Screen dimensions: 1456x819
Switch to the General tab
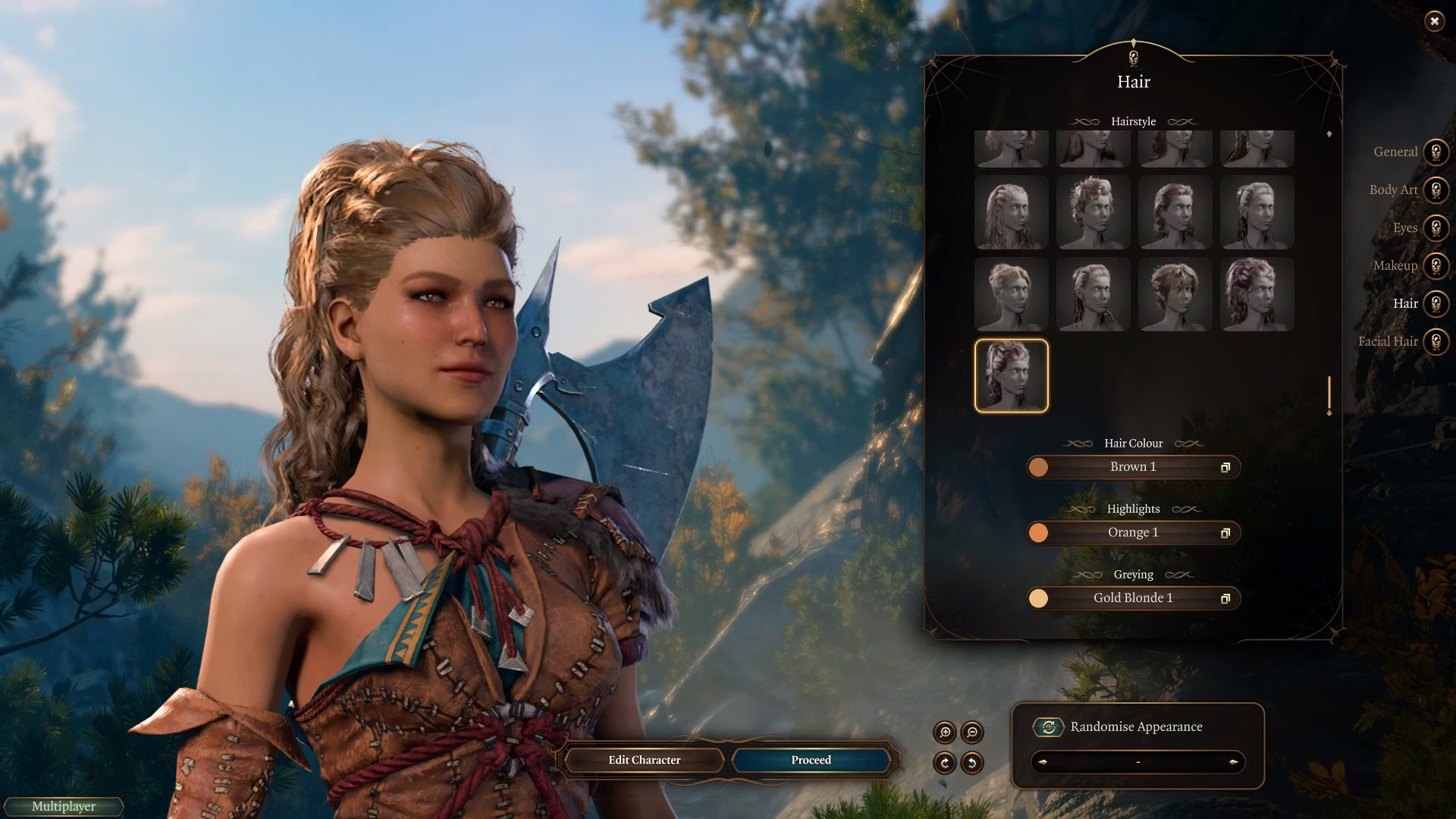[x=1435, y=152]
